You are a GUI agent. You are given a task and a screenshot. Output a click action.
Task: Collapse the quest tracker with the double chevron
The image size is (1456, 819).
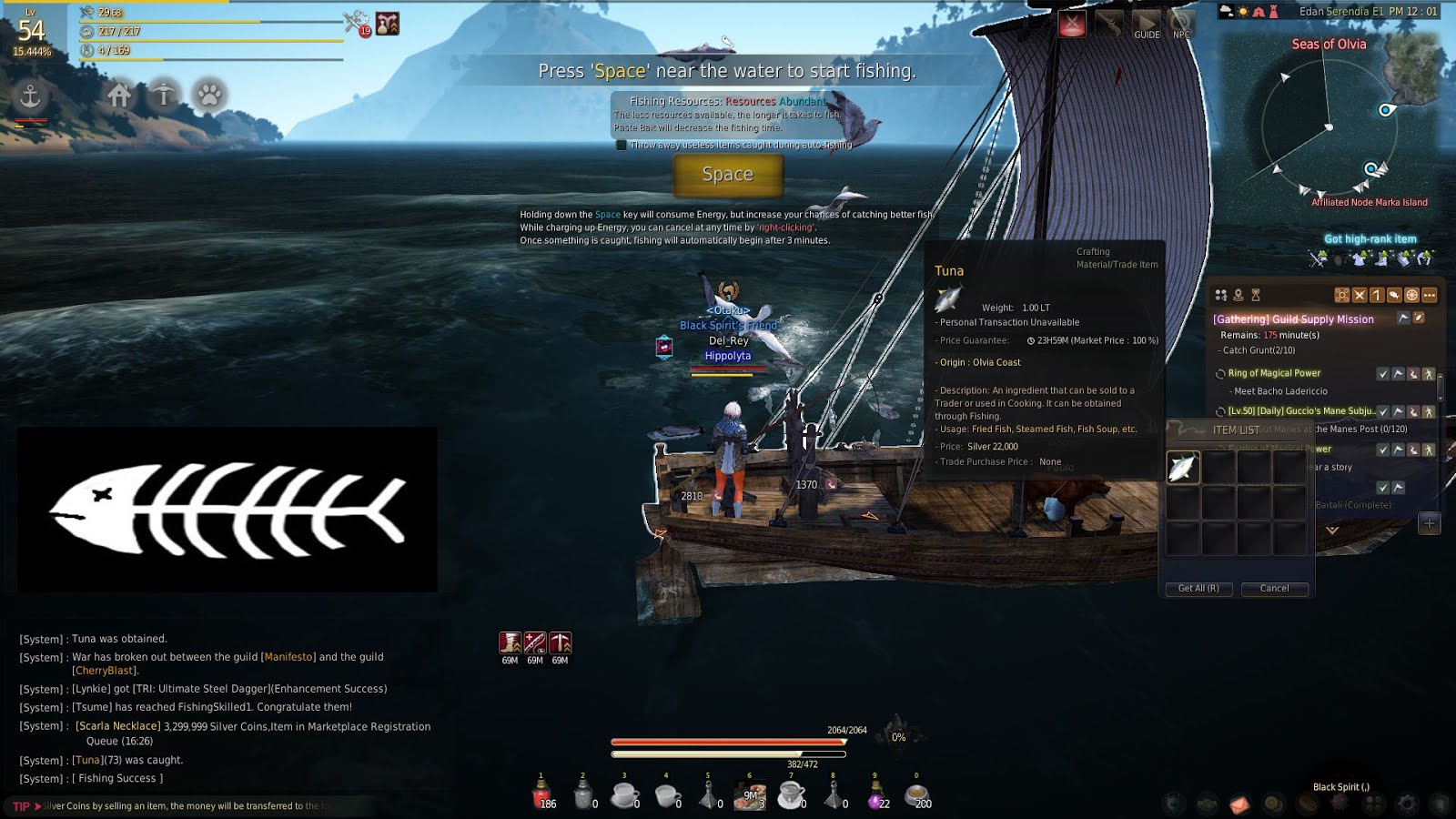click(1332, 530)
